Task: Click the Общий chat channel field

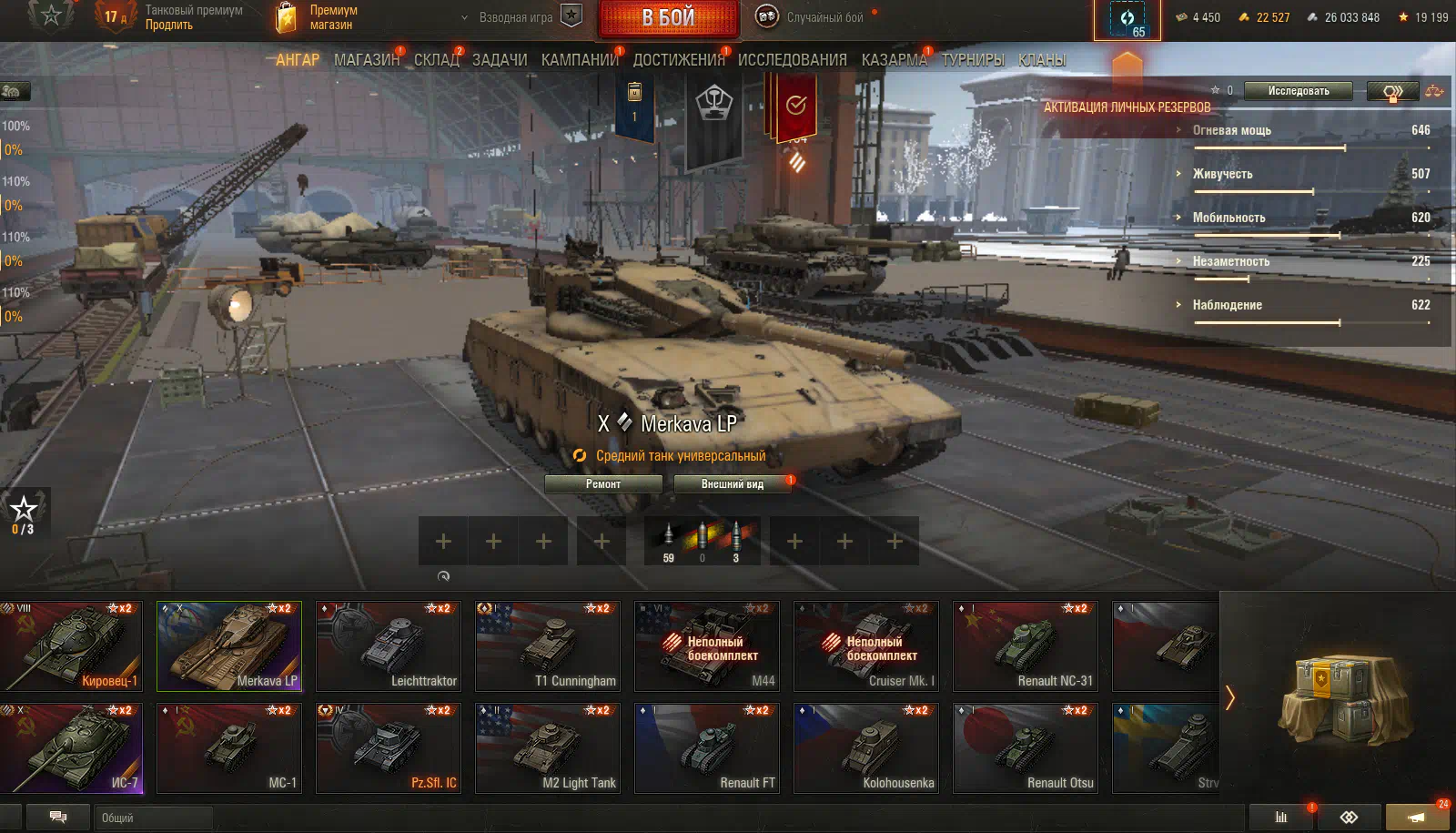Action: point(153,818)
